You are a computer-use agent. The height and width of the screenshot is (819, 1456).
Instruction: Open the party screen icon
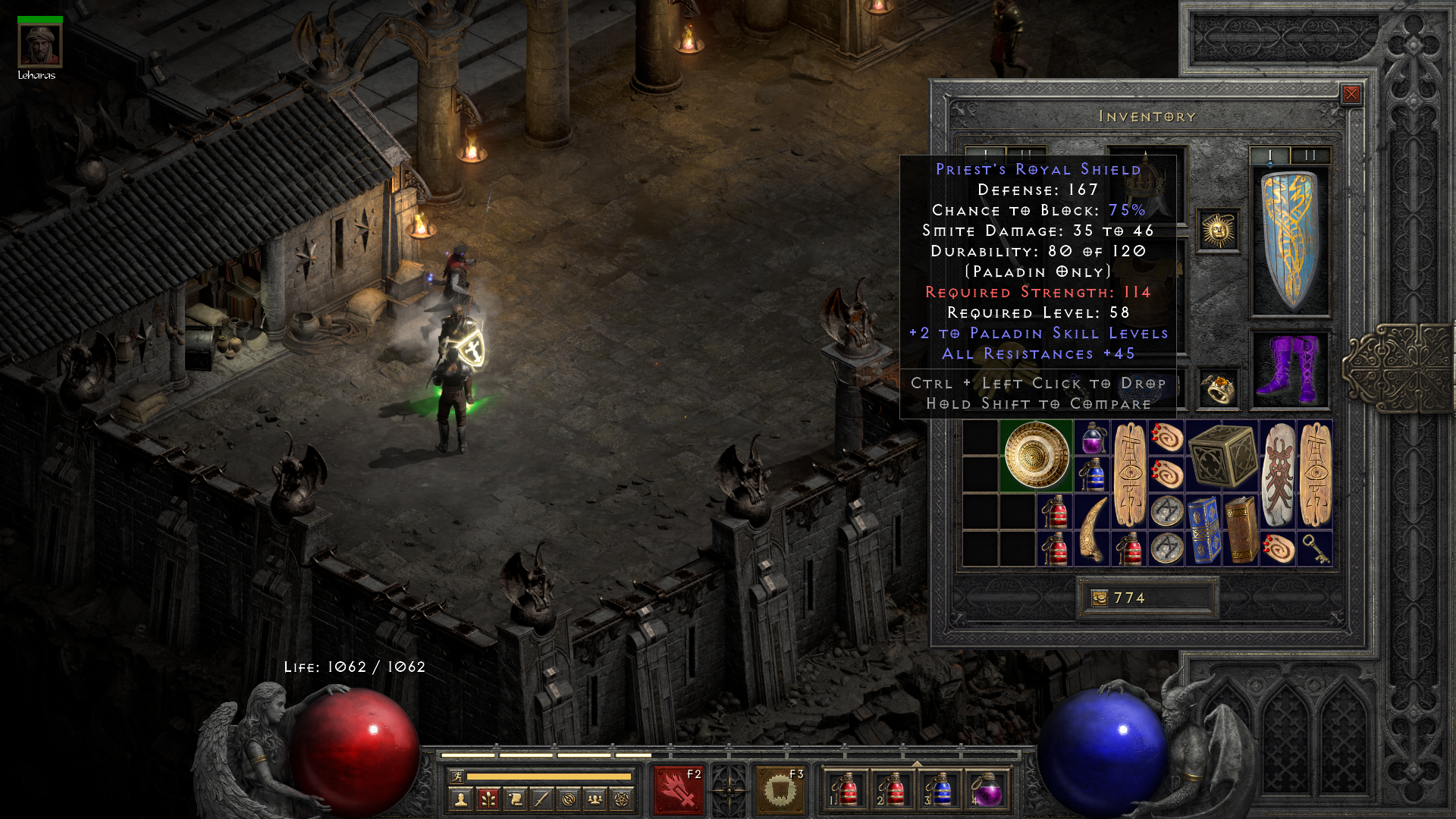pyautogui.click(x=594, y=800)
